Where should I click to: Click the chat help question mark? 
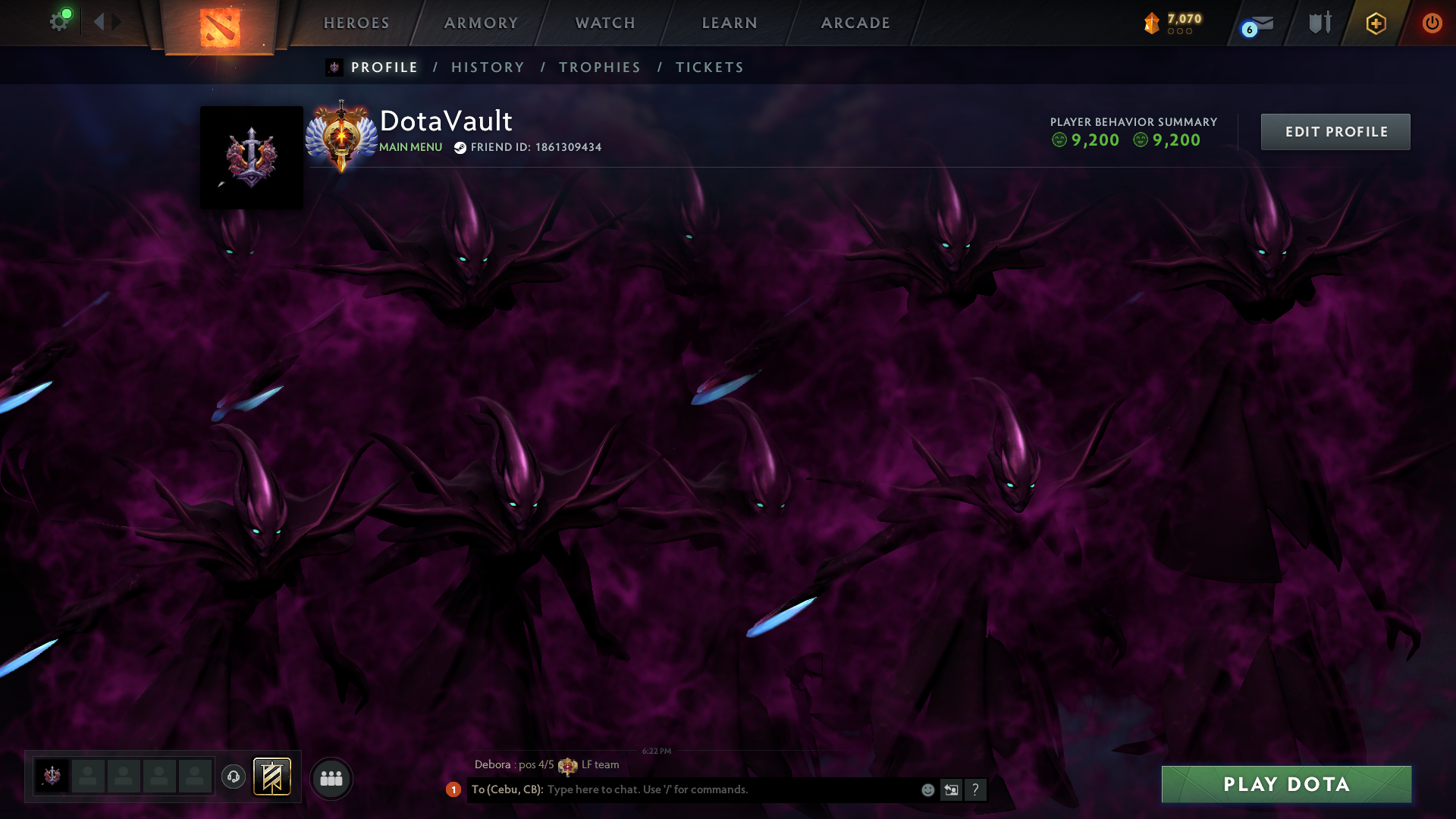pos(975,790)
